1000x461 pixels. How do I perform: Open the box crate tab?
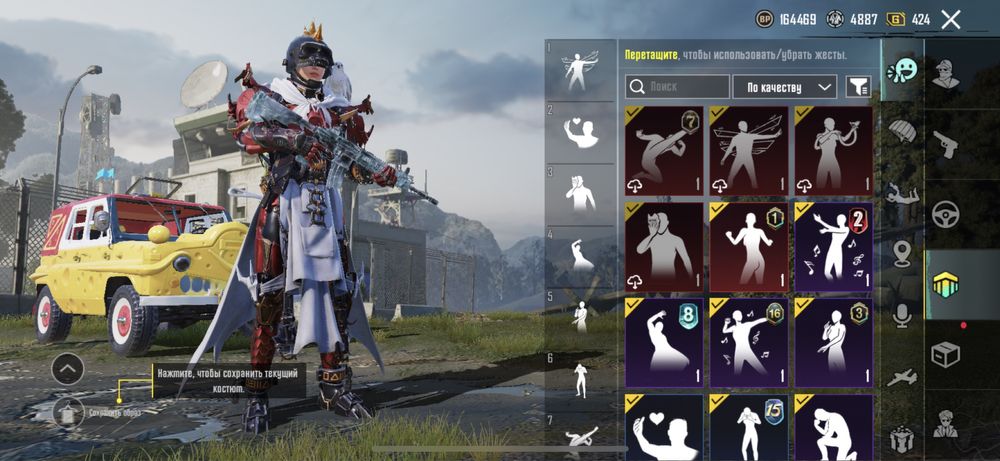click(x=945, y=354)
